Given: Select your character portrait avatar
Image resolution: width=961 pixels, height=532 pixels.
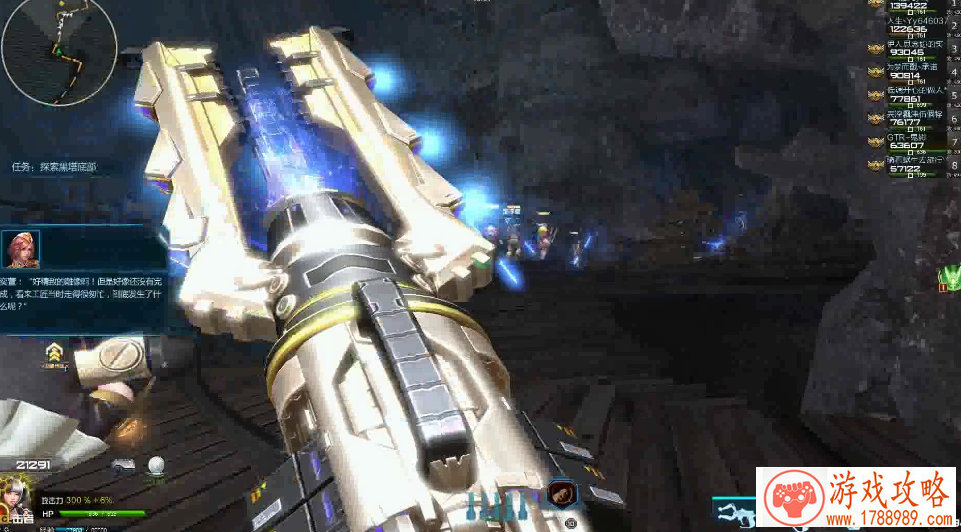Looking at the screenshot, I should (19, 498).
